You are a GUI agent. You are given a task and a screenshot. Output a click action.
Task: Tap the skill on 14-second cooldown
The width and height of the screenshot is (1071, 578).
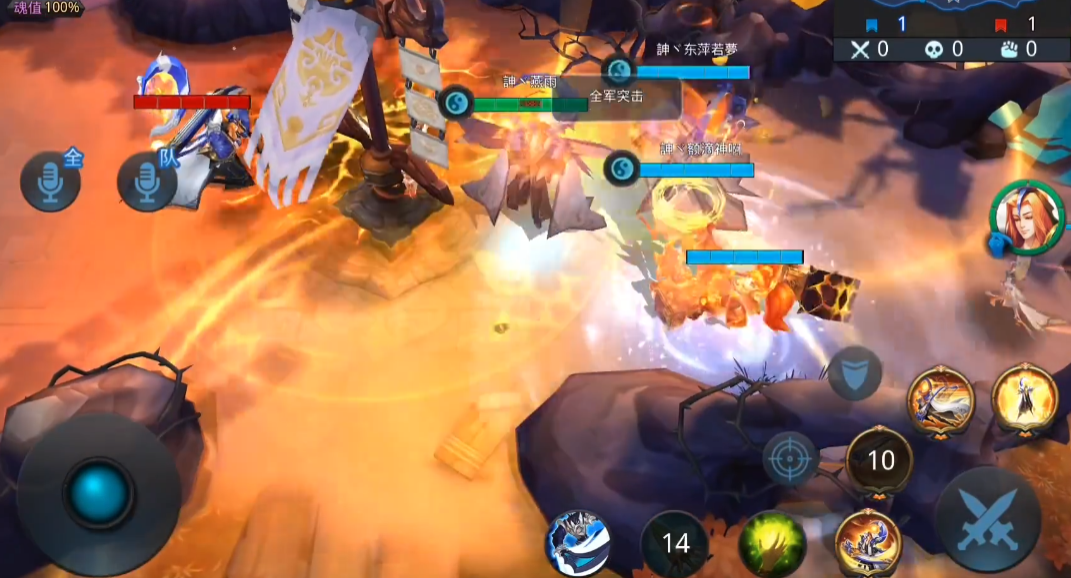675,544
